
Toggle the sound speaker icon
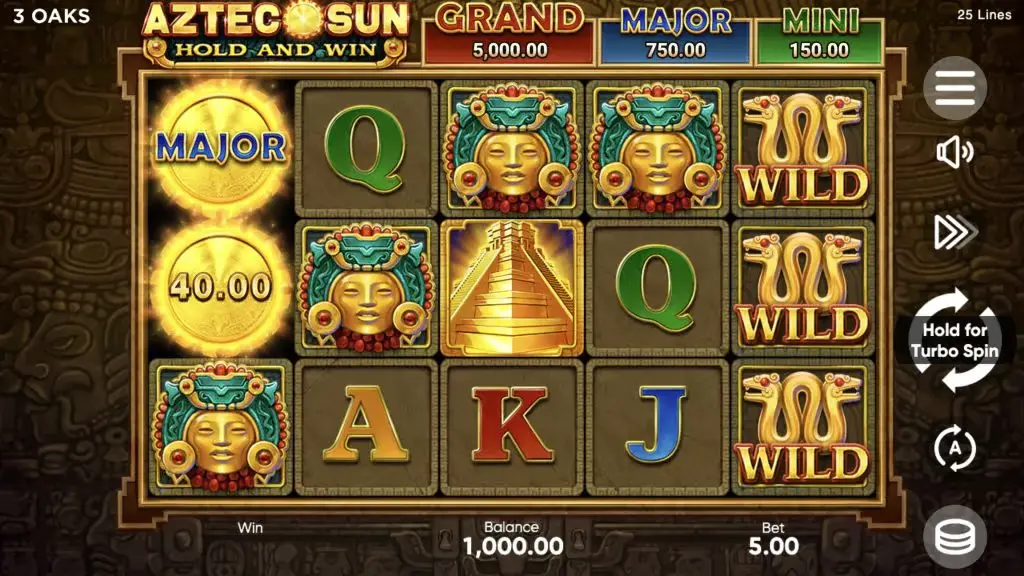(x=954, y=153)
